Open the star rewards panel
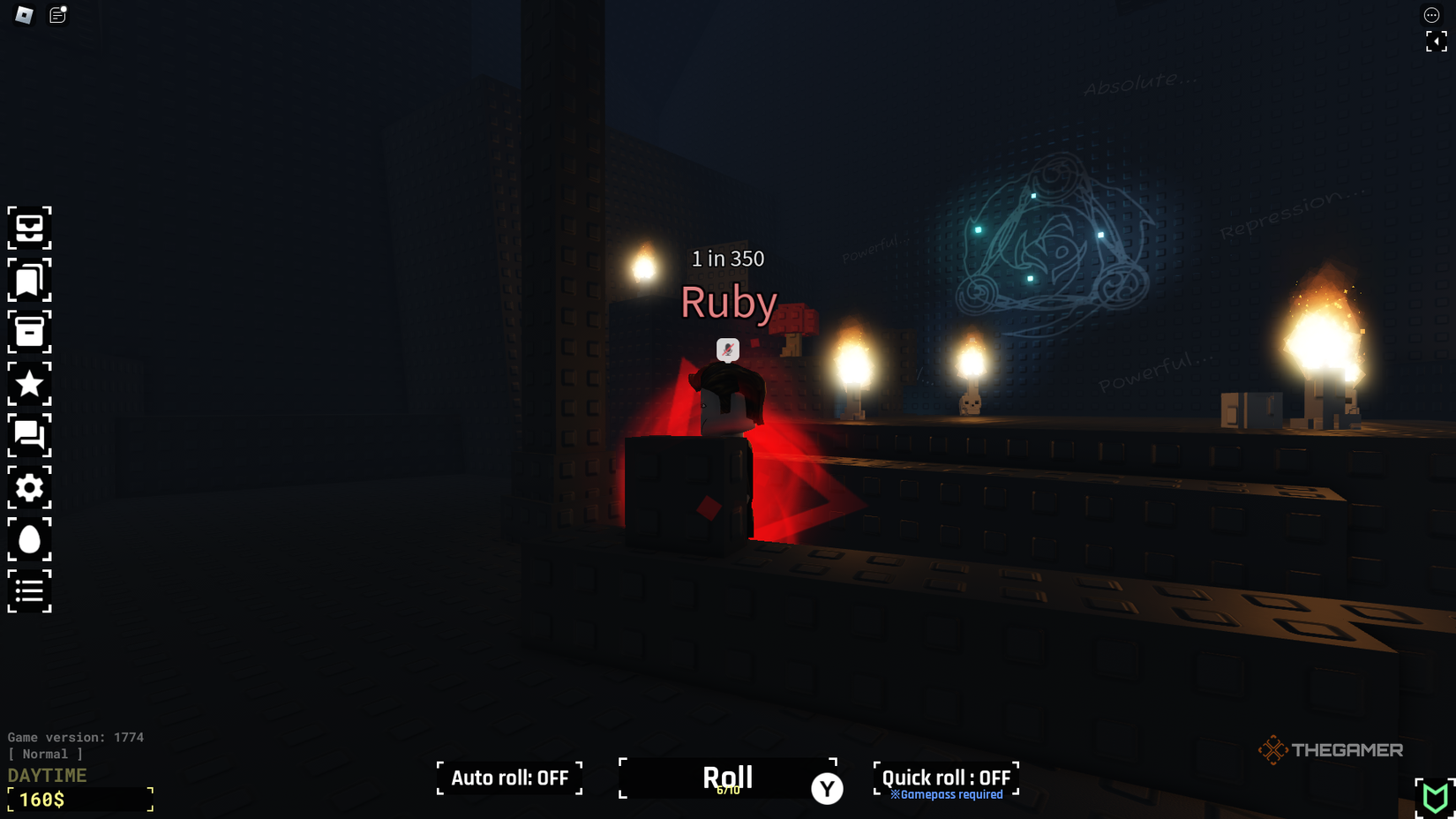The image size is (1456, 819). pos(30,385)
